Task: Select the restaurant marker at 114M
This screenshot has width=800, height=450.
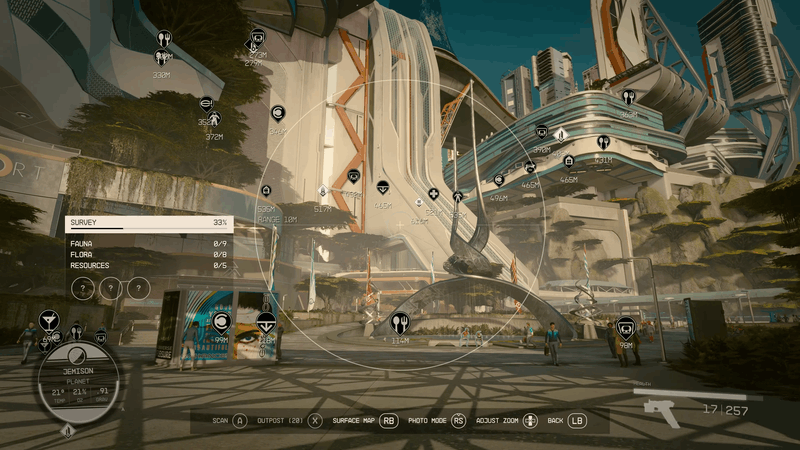Action: 400,322
